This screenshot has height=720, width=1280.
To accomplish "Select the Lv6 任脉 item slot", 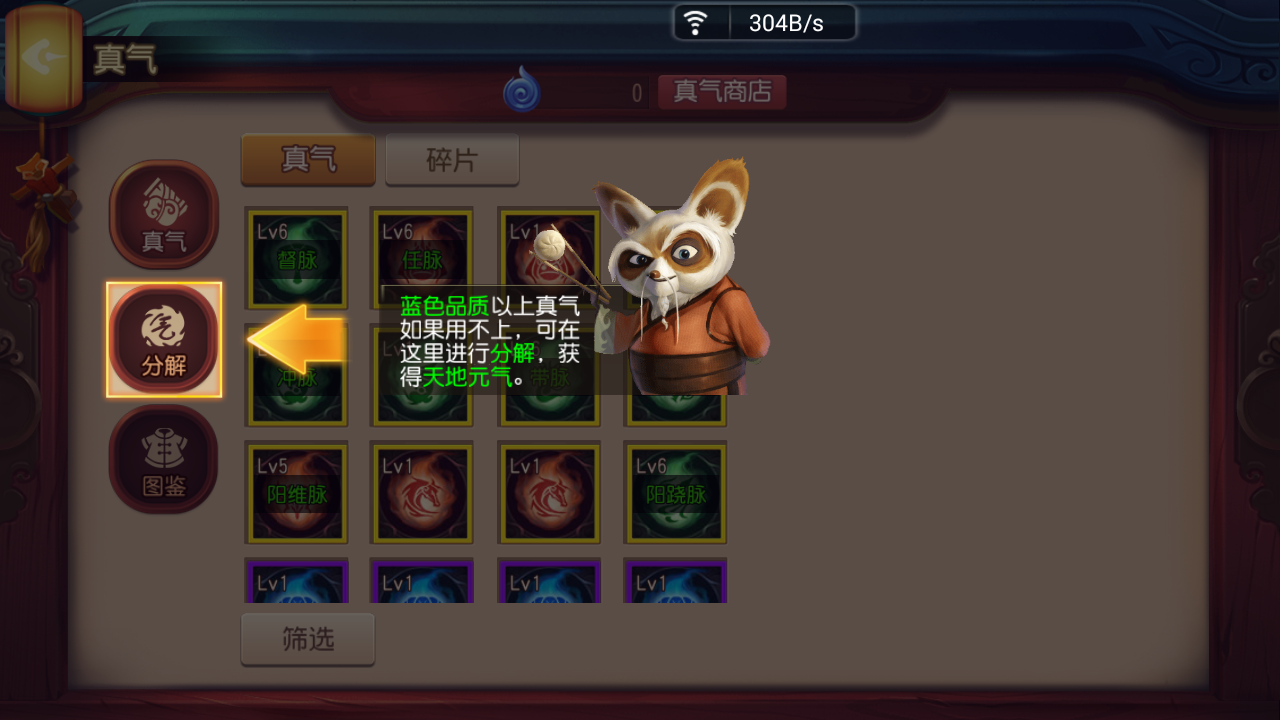I will [421, 258].
